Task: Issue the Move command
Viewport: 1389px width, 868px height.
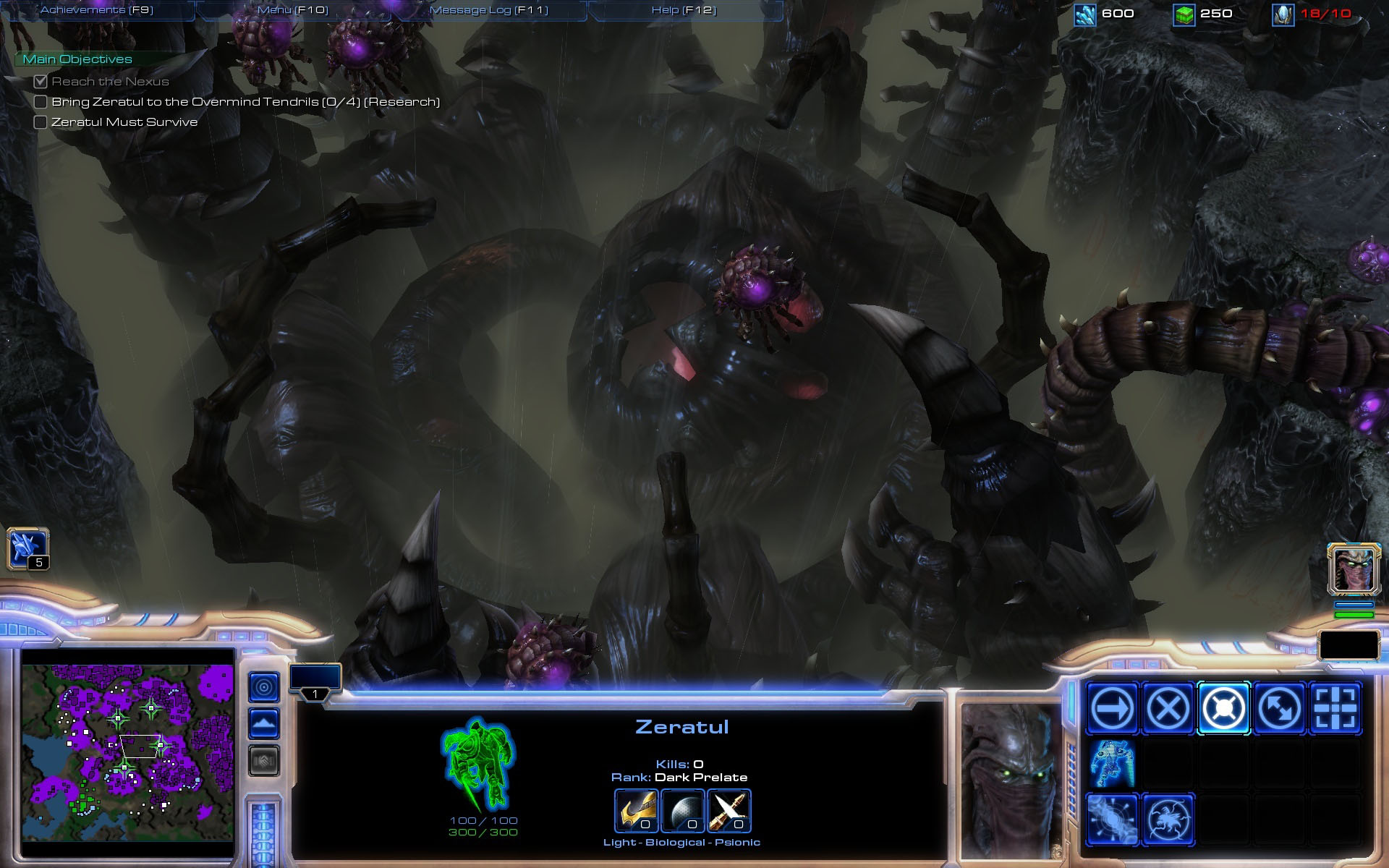Action: (1112, 708)
